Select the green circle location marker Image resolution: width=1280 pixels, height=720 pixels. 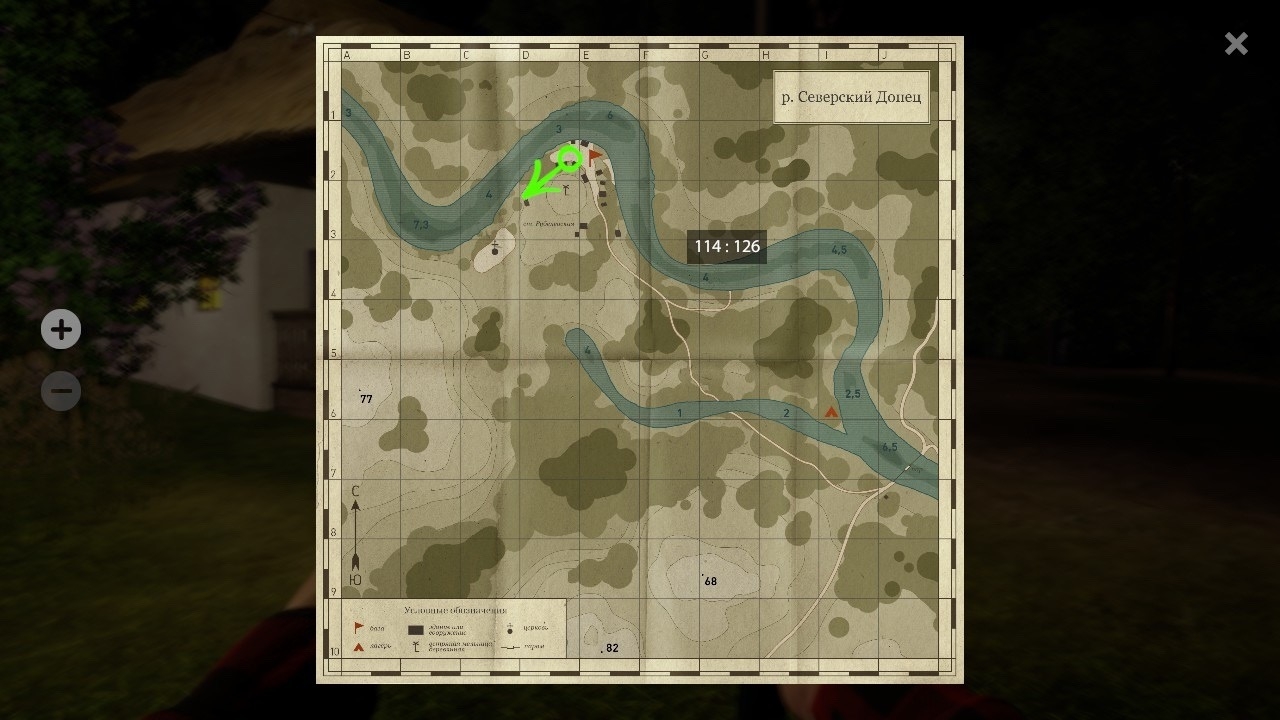pyautogui.click(x=569, y=159)
